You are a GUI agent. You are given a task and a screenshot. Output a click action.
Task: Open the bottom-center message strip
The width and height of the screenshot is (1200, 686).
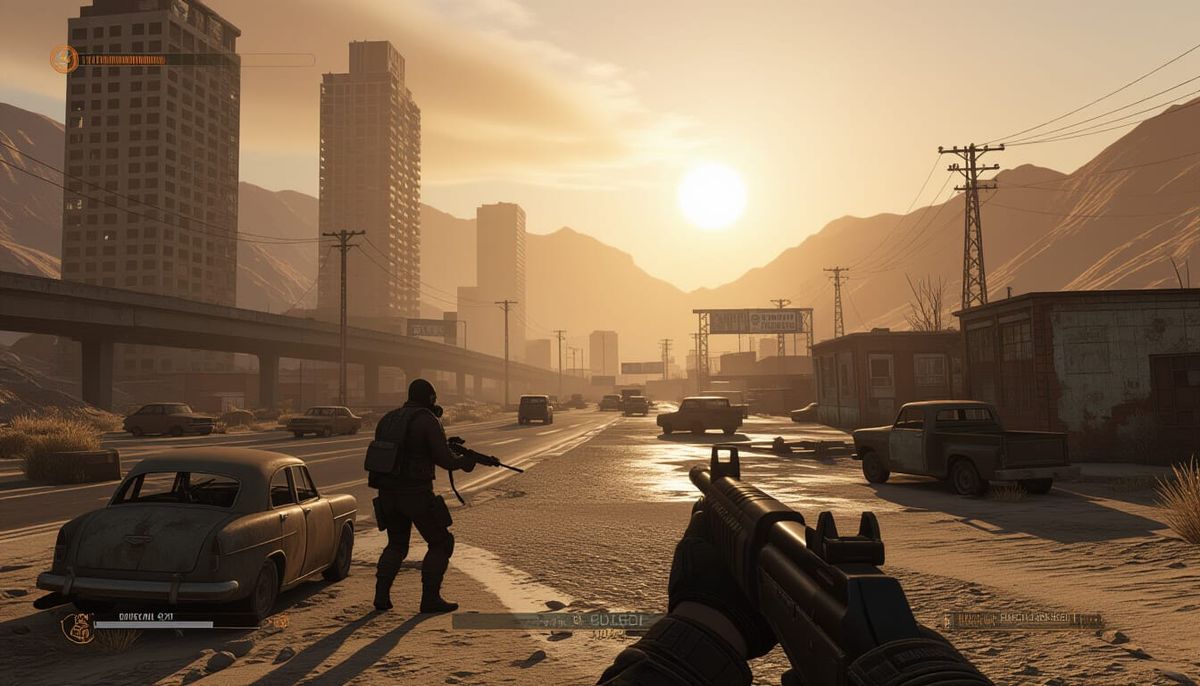[x=556, y=621]
